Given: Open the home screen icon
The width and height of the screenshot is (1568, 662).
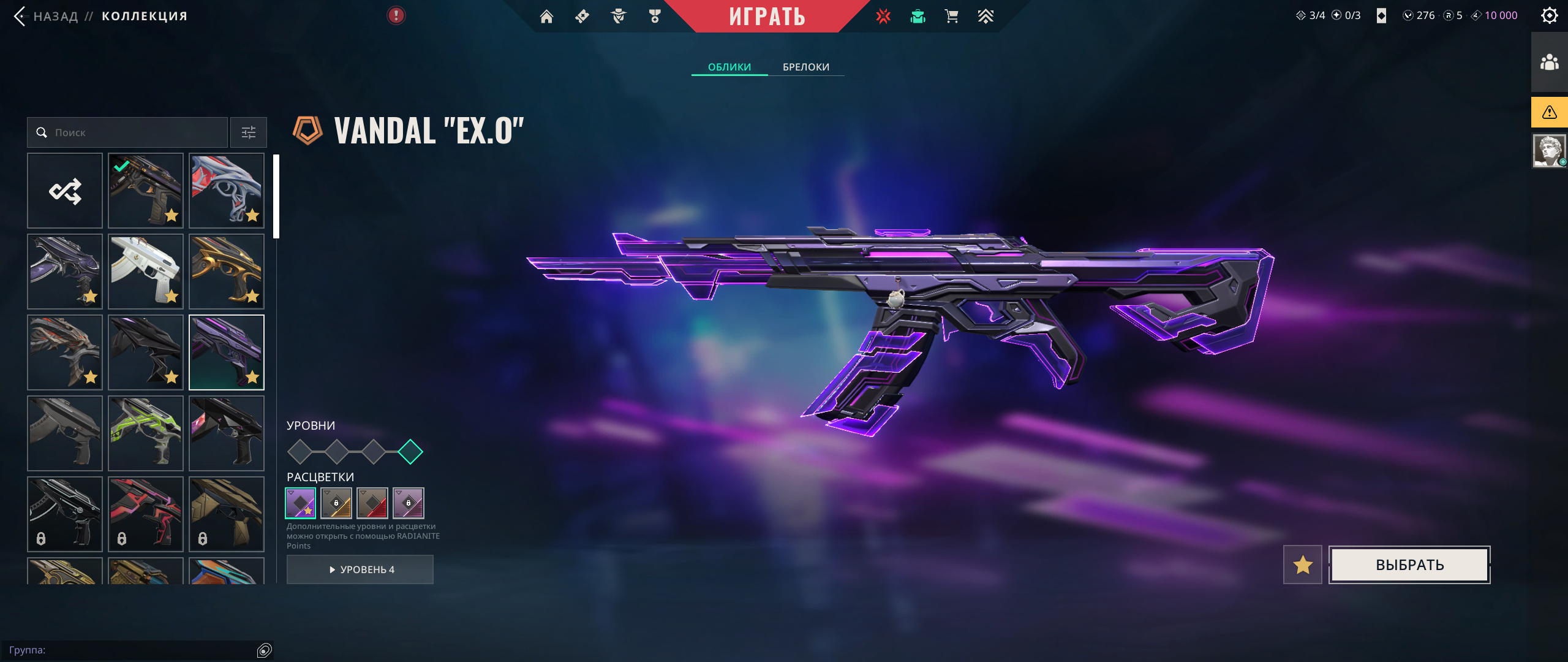Looking at the screenshot, I should (x=546, y=17).
